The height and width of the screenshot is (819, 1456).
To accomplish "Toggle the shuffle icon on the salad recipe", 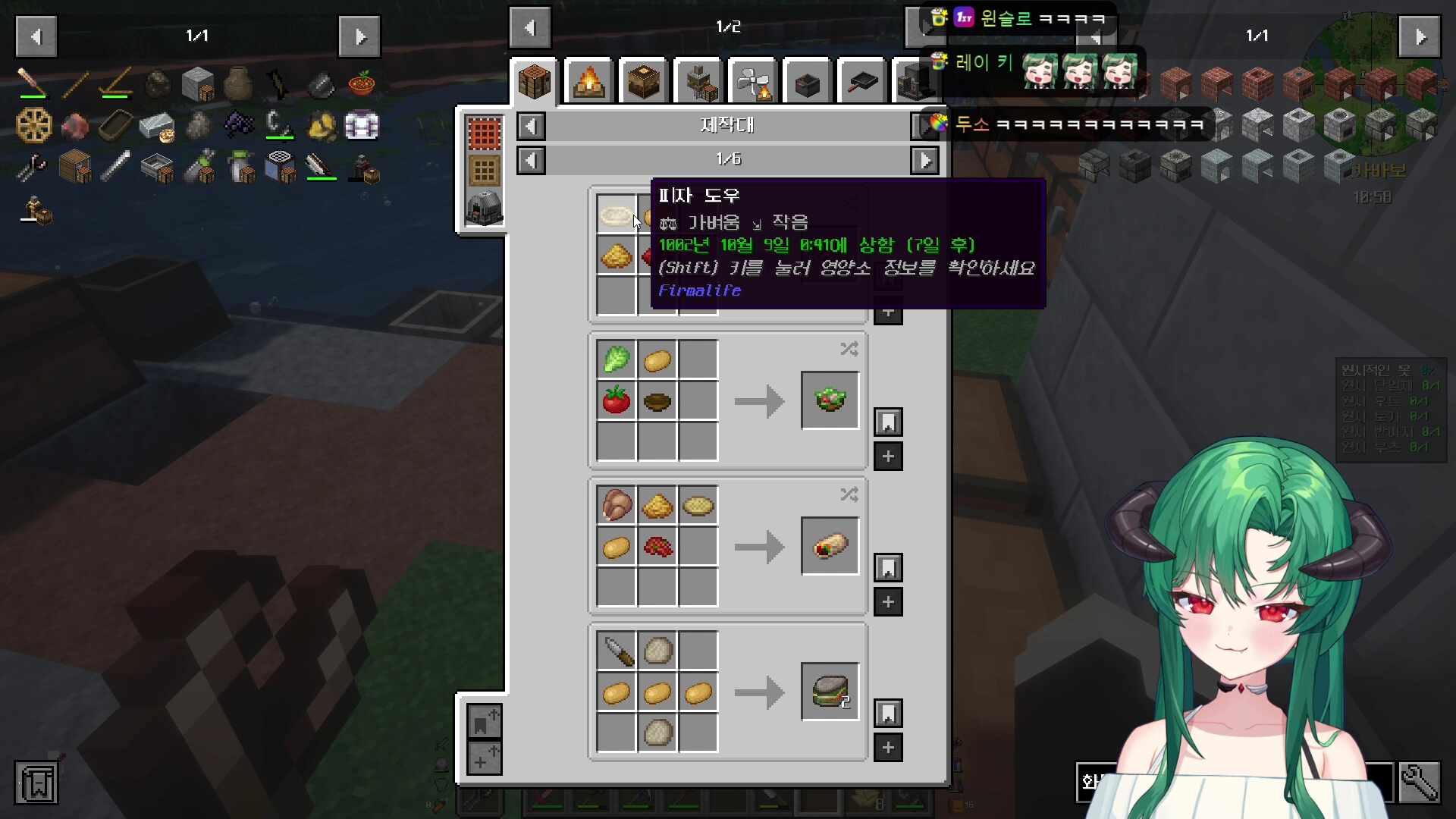I will (x=849, y=349).
